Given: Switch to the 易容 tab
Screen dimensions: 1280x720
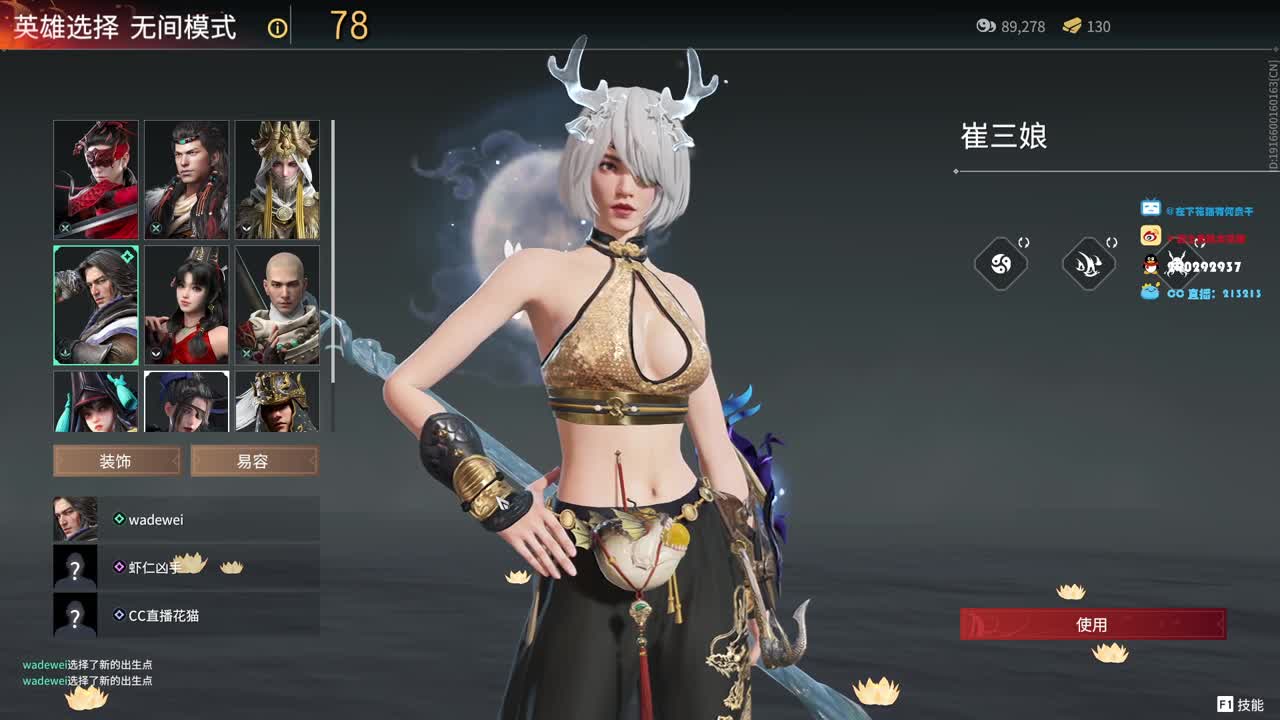Looking at the screenshot, I should (x=254, y=460).
